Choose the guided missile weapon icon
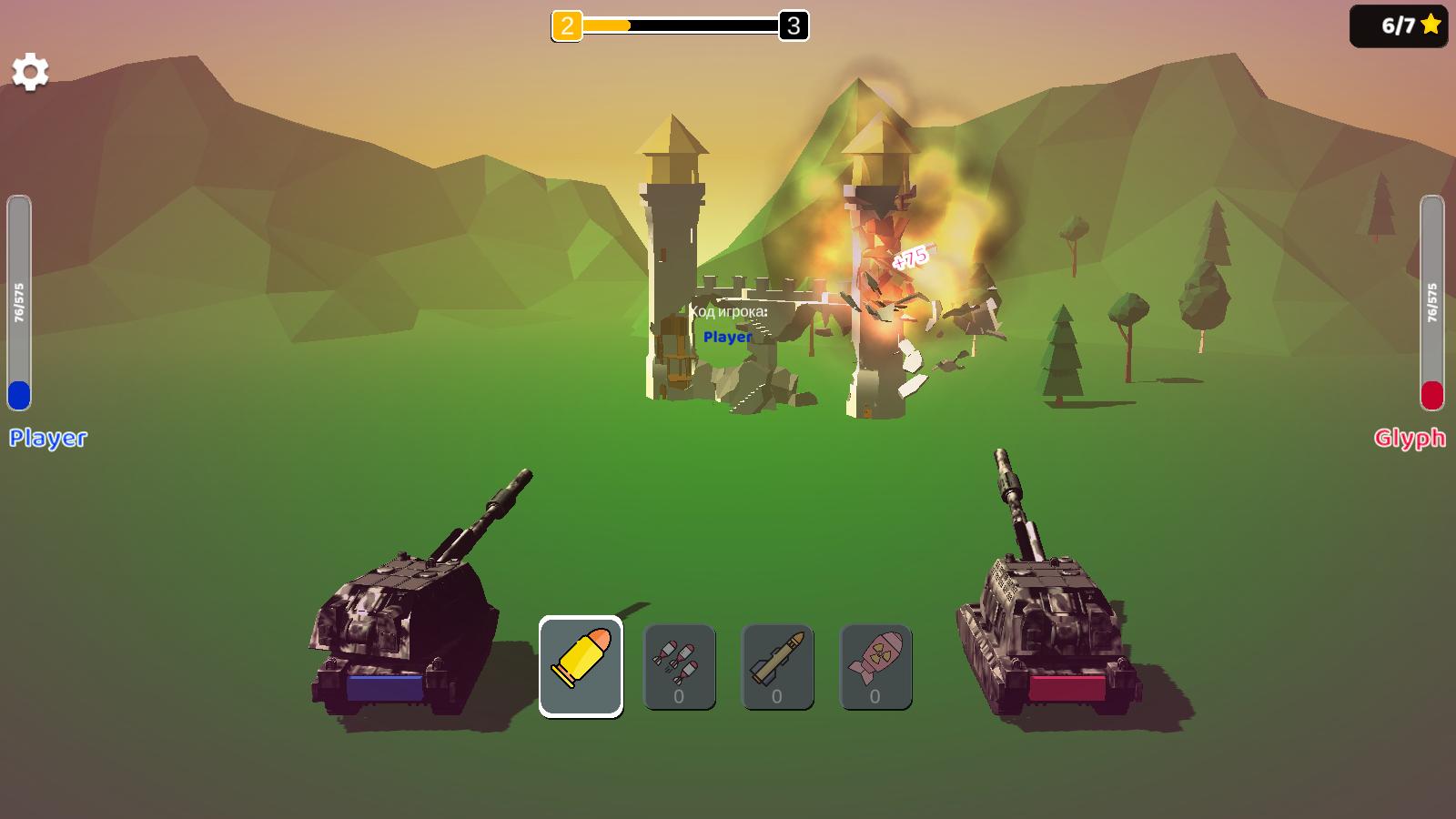1456x819 pixels. [x=778, y=660]
